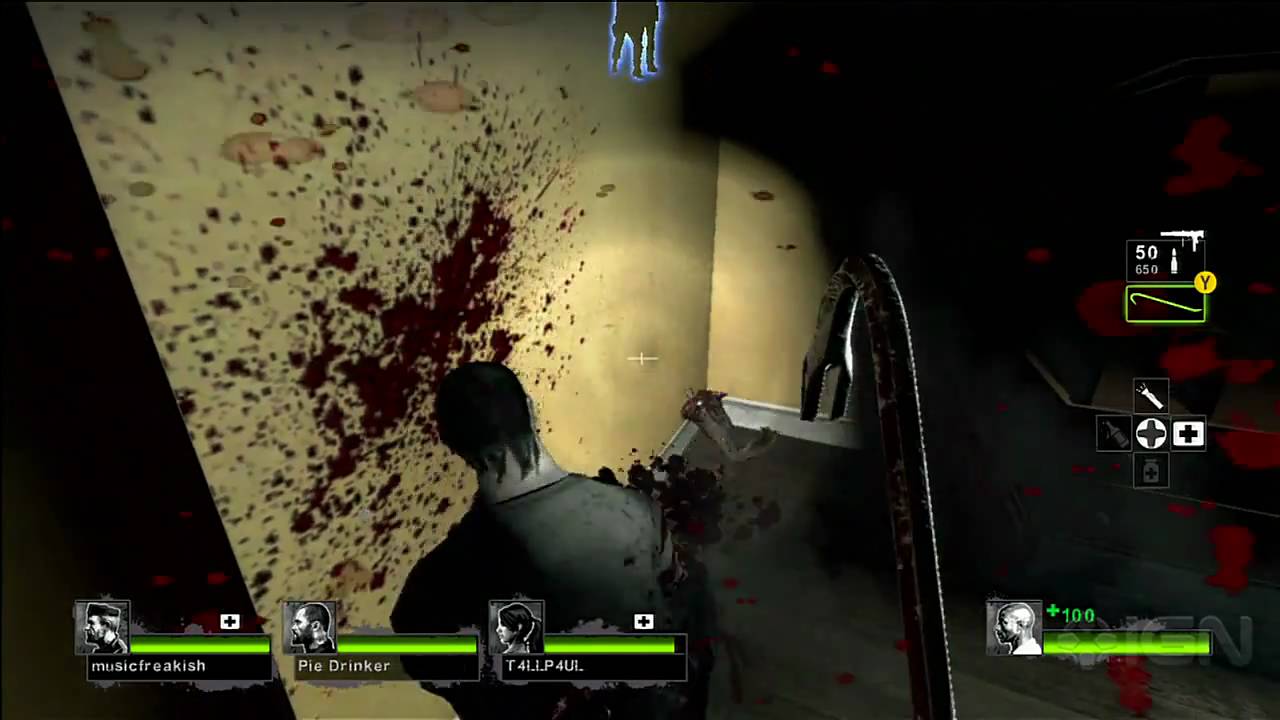
Task: Select the first aid kit slot icon
Action: click(1188, 432)
